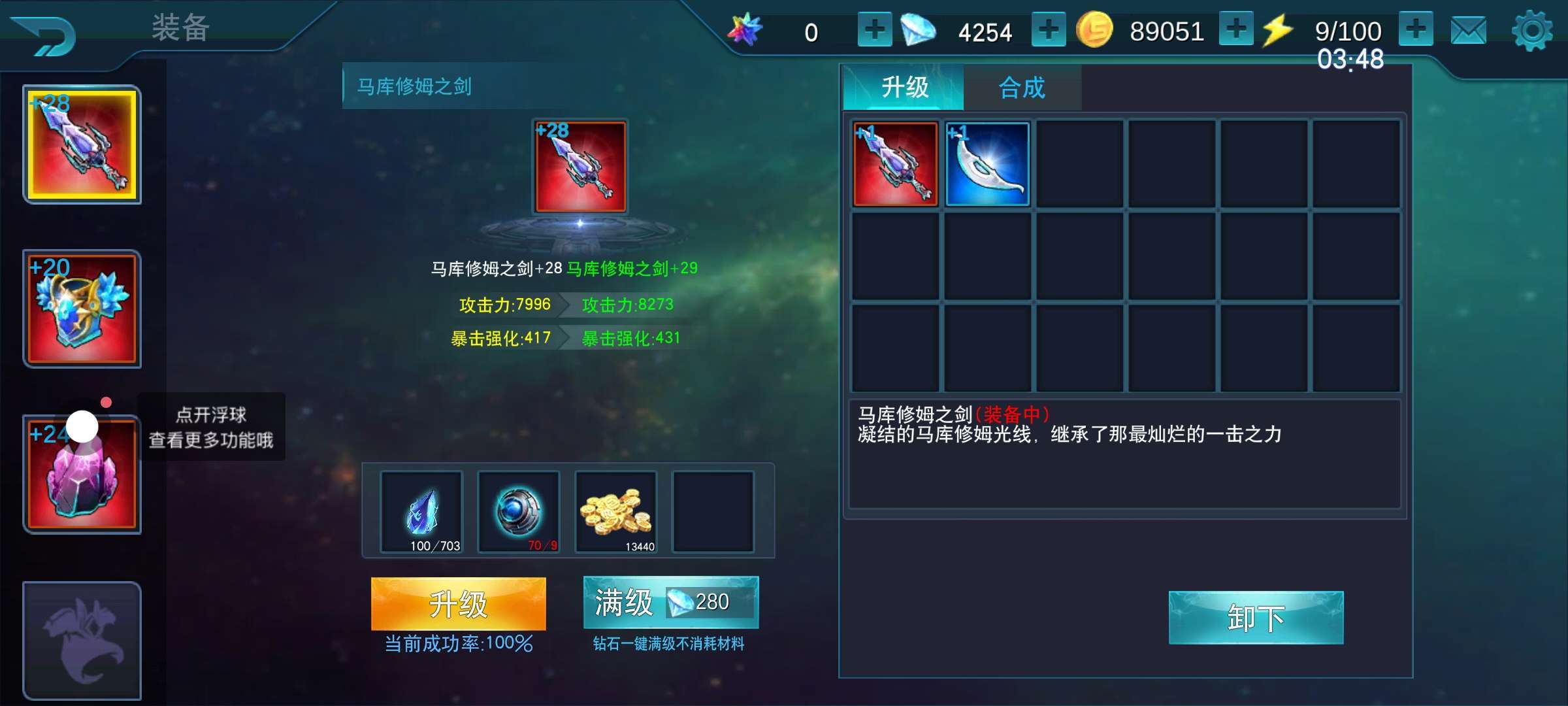Unequip the sword with the 卸下 button
Screen dimensions: 1568x706
pos(1256,618)
